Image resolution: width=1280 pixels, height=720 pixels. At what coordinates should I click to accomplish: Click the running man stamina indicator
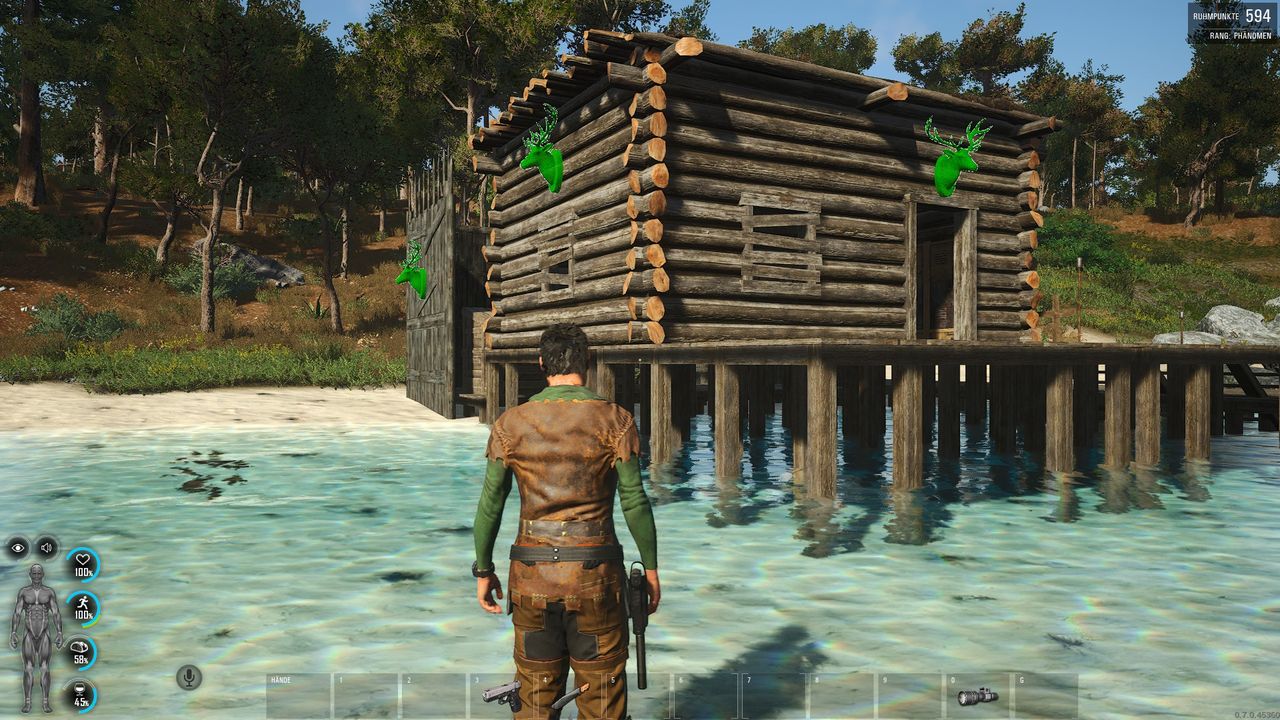tap(82, 608)
